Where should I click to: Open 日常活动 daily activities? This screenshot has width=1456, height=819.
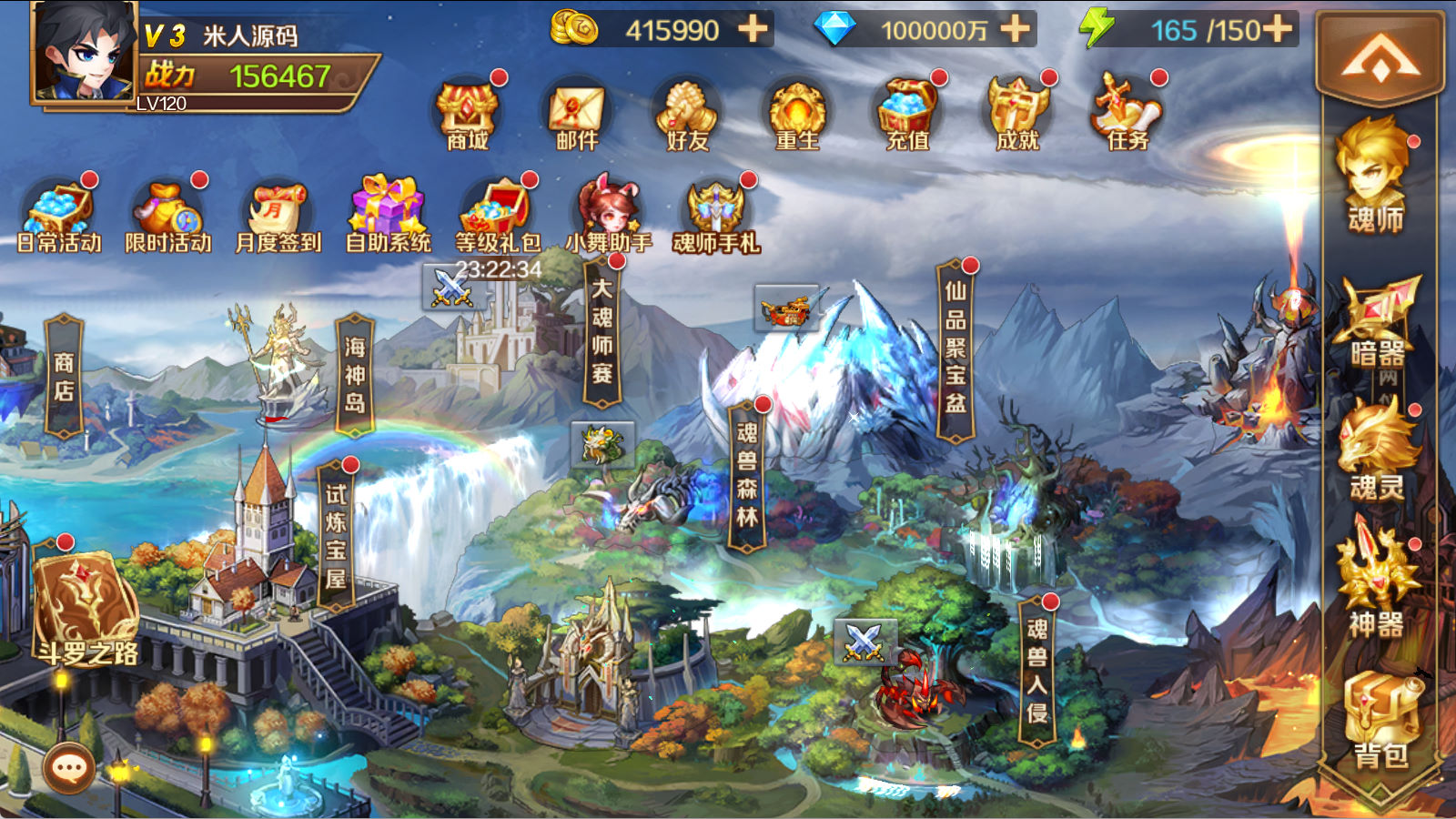(59, 217)
